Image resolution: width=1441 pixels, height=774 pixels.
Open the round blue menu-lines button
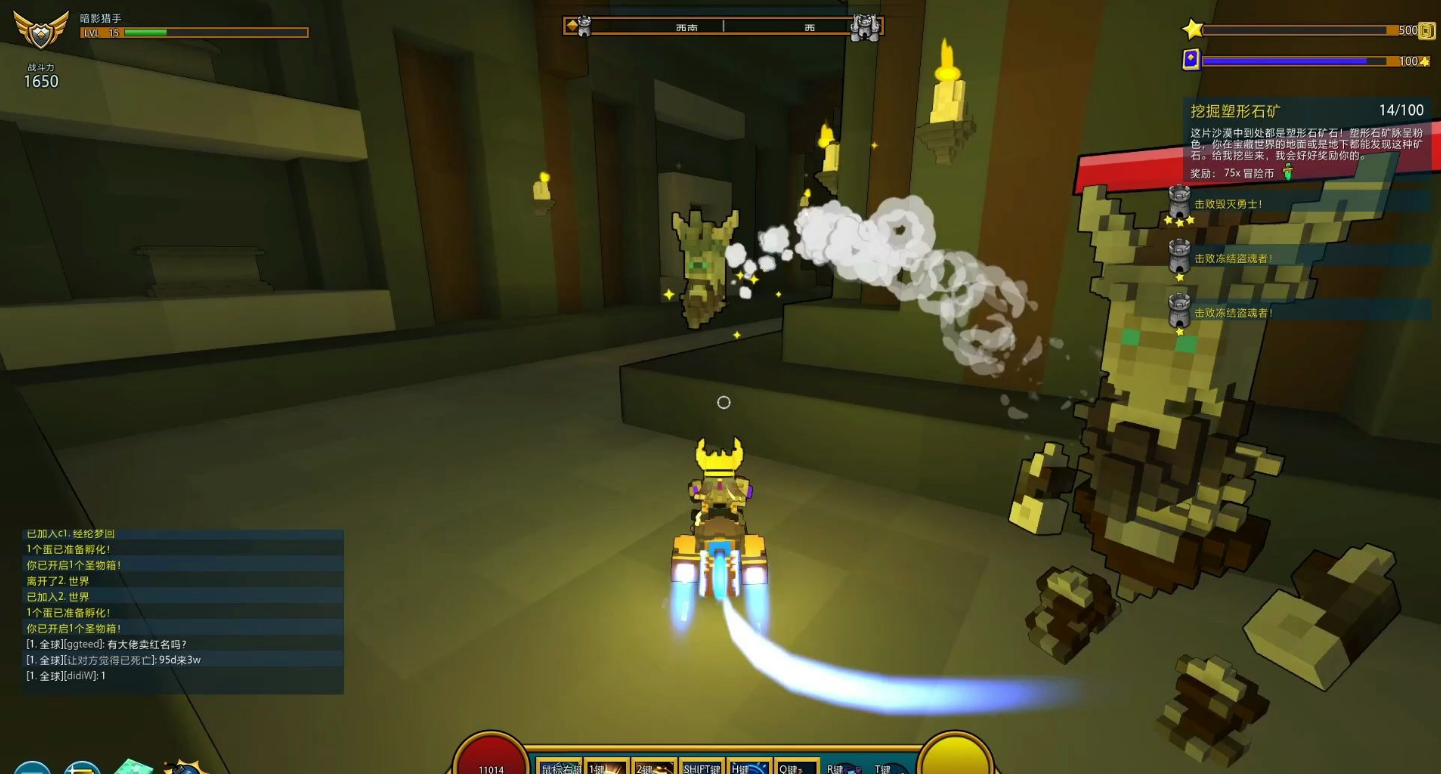click(31, 768)
